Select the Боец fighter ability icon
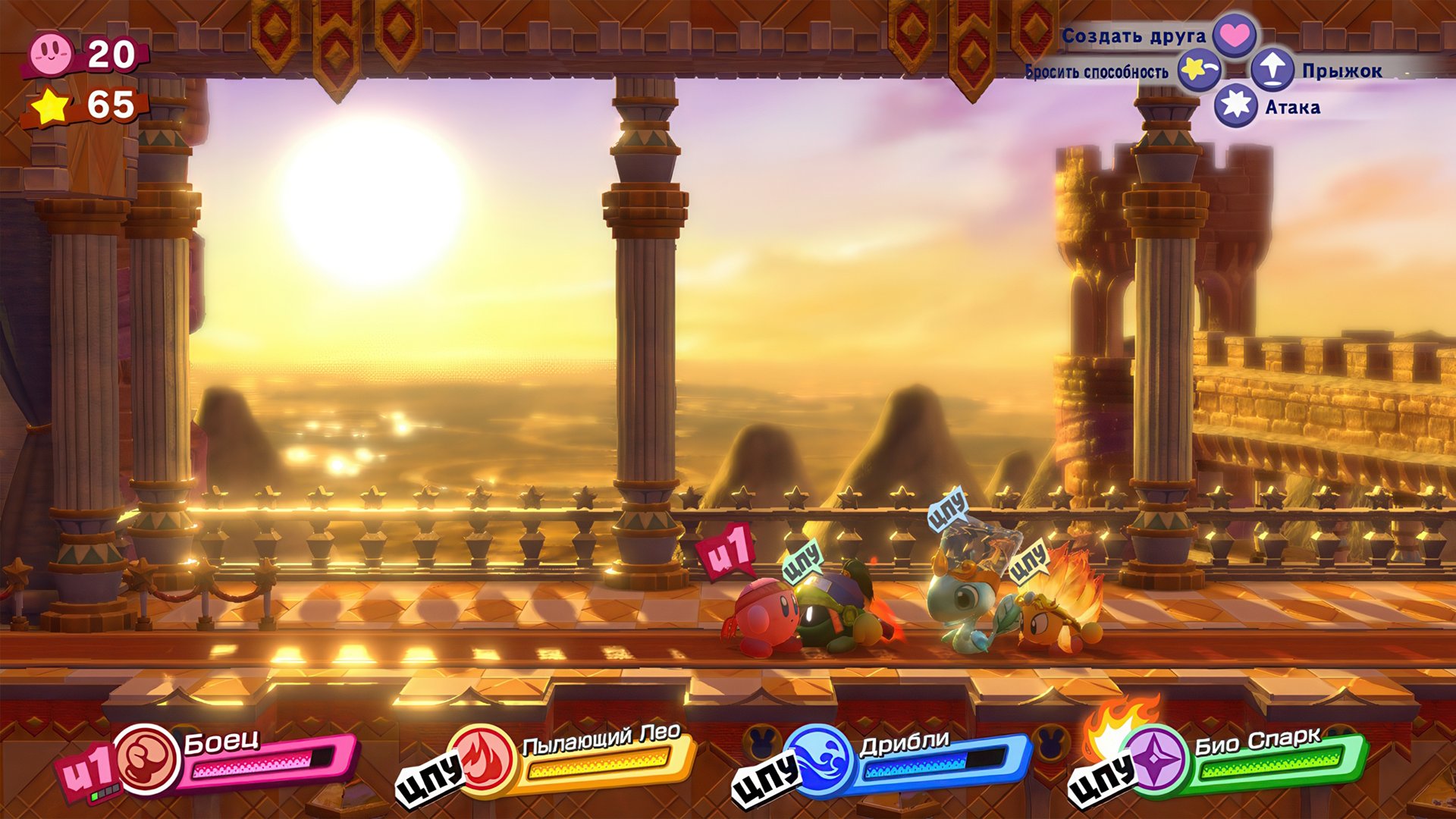 148,760
